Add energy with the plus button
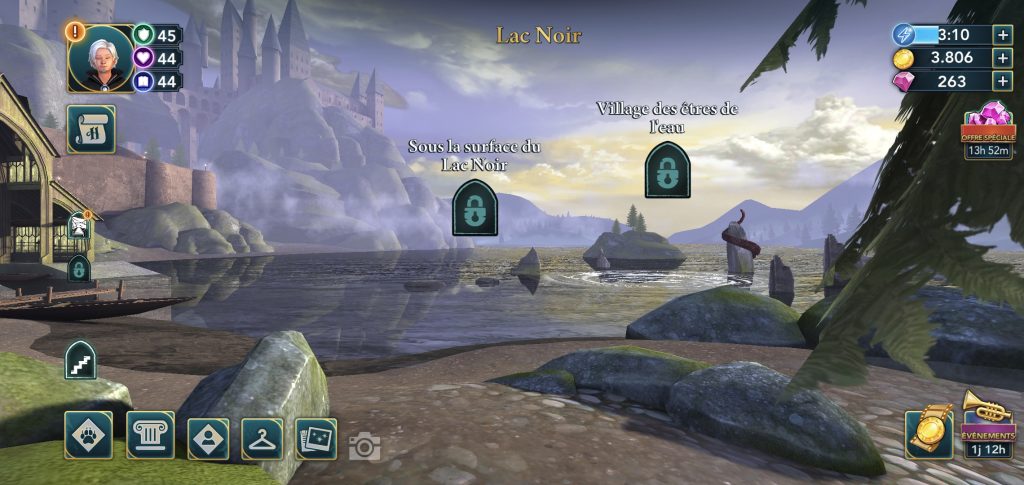Screen dimensions: 1024x485 click(x=1003, y=34)
